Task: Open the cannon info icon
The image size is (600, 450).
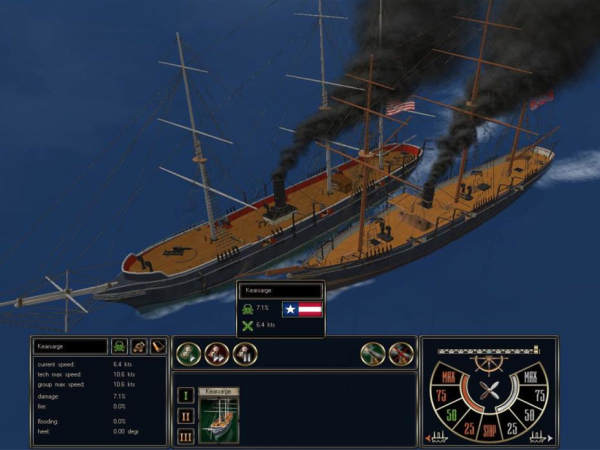Action: tap(139, 346)
